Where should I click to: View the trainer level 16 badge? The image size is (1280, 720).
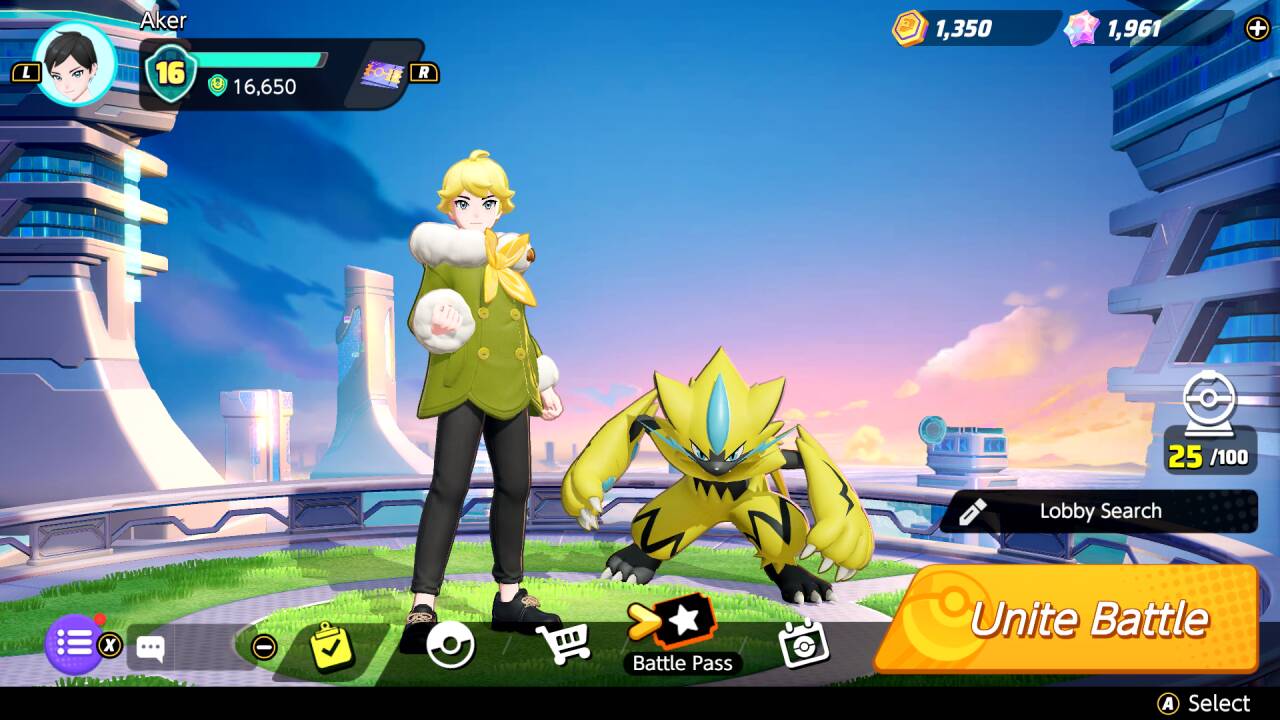click(x=170, y=73)
